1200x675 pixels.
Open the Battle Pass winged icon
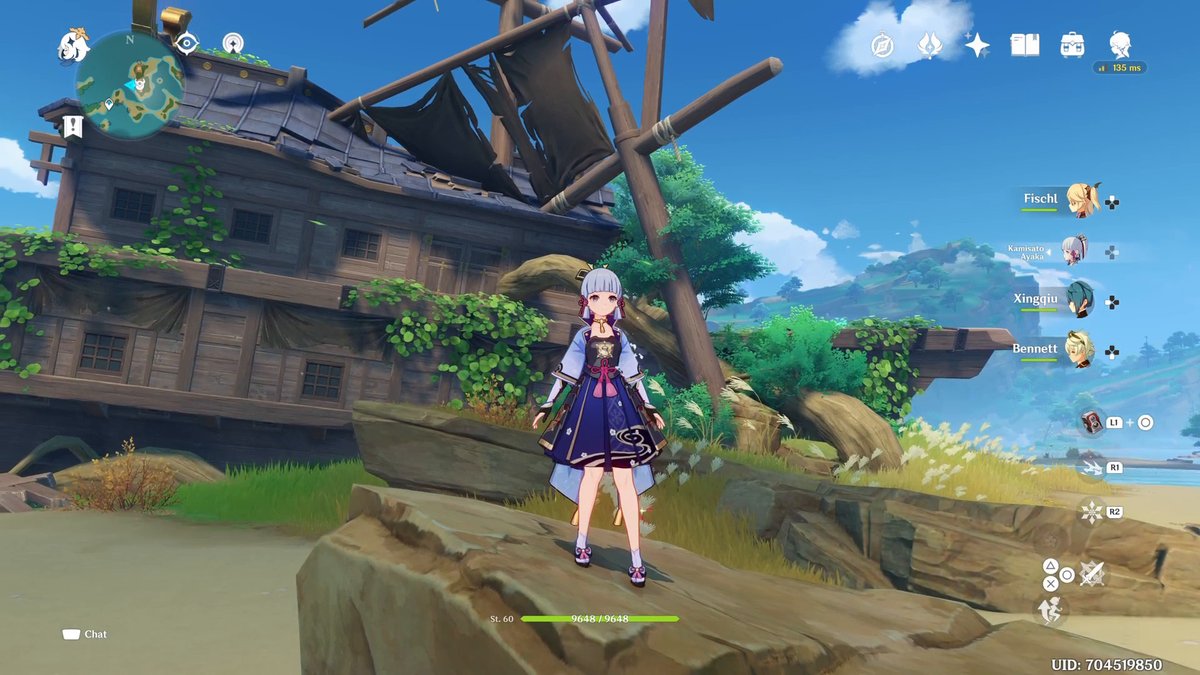(x=930, y=45)
